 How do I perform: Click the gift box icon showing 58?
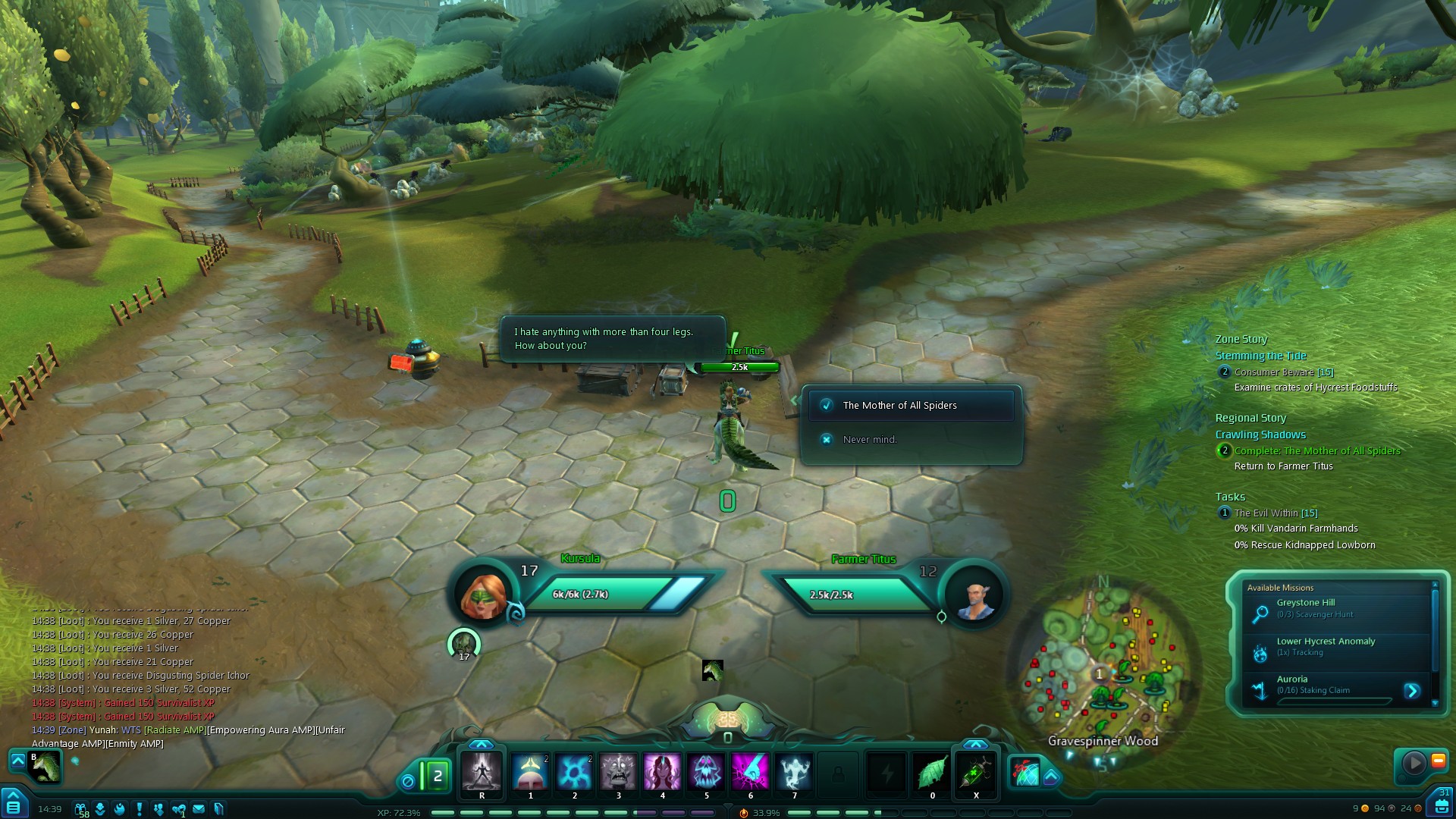pyautogui.click(x=80, y=809)
